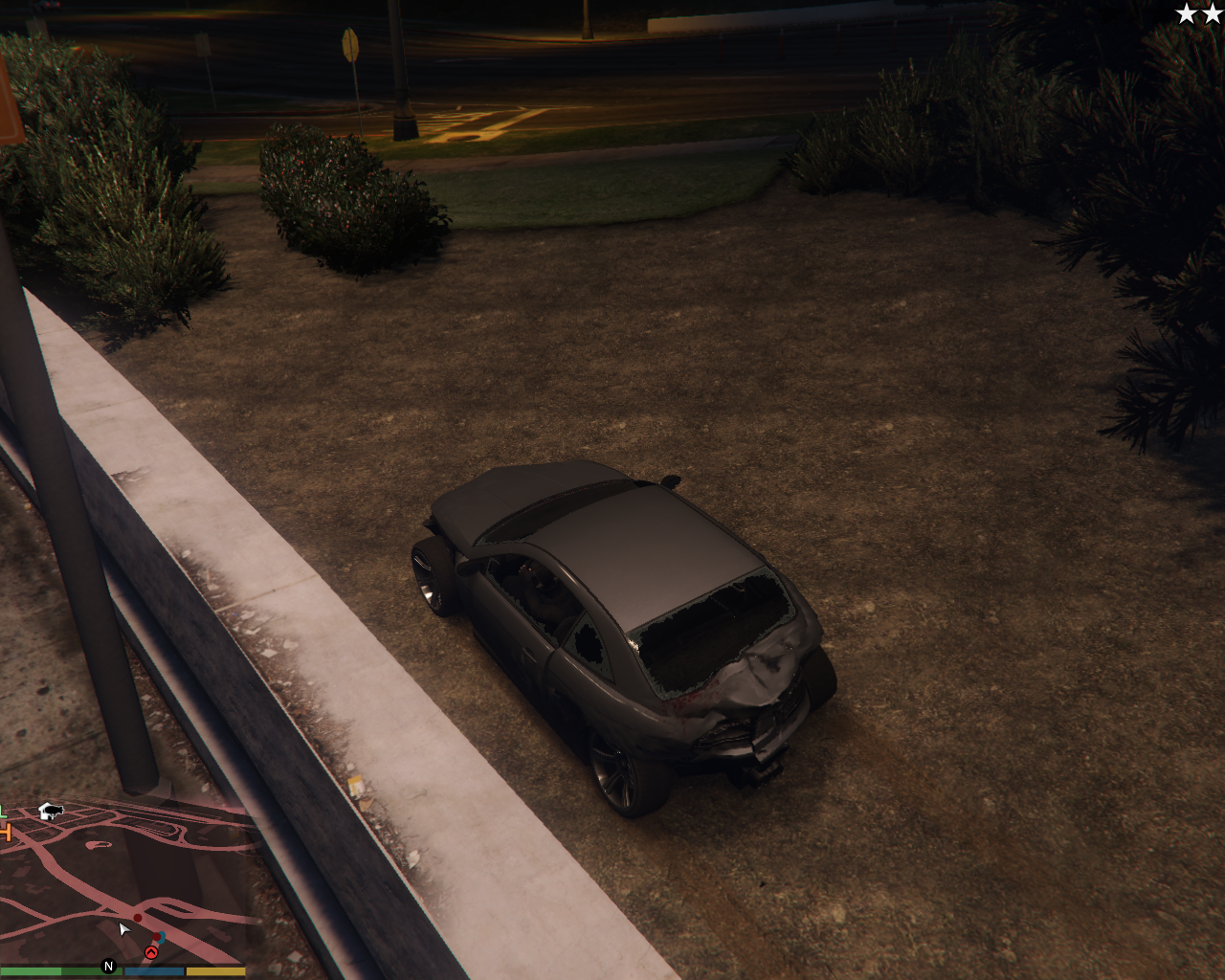Click the orange H marker on minimap

tap(4, 832)
